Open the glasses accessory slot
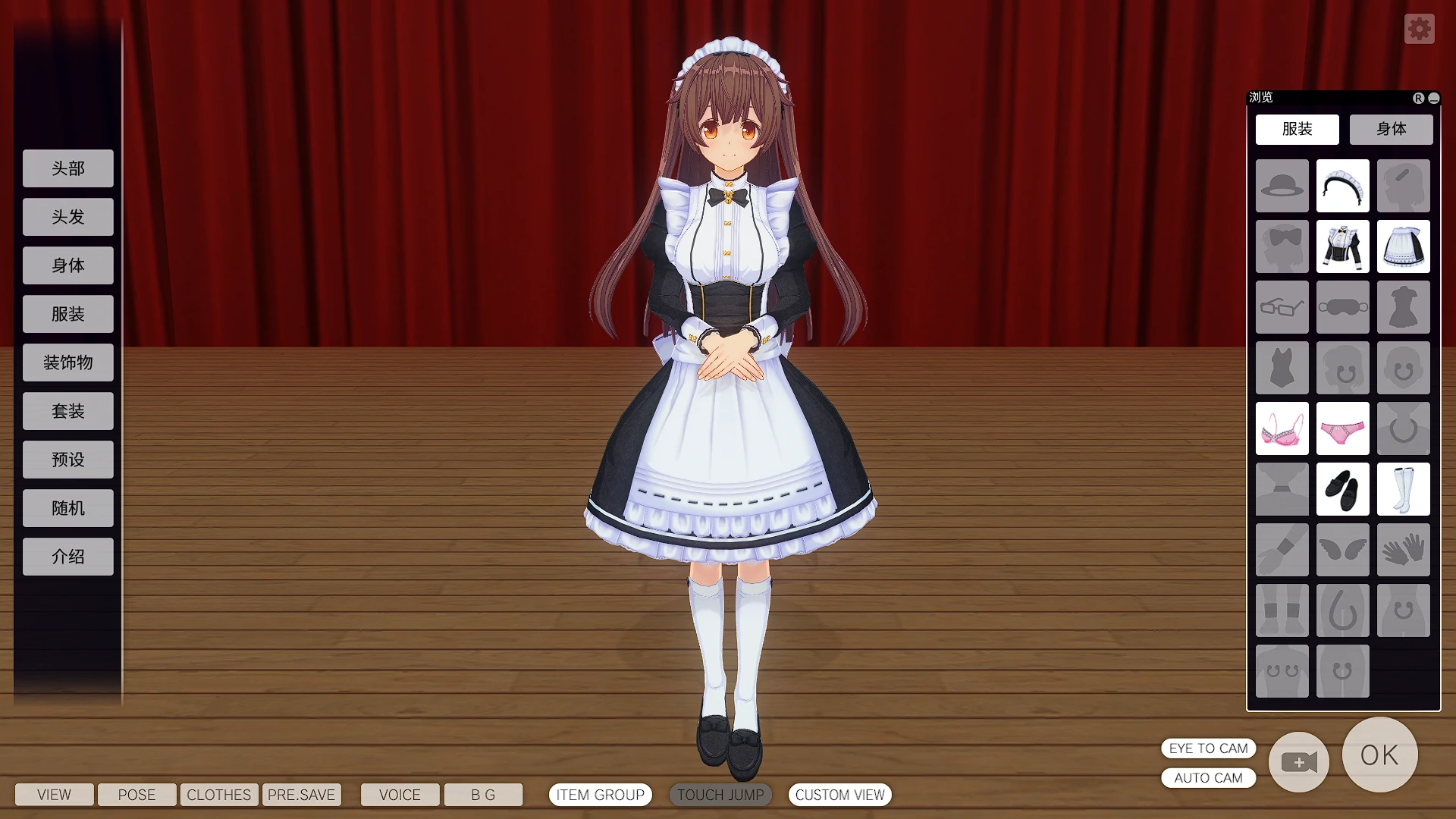 pyautogui.click(x=1282, y=307)
